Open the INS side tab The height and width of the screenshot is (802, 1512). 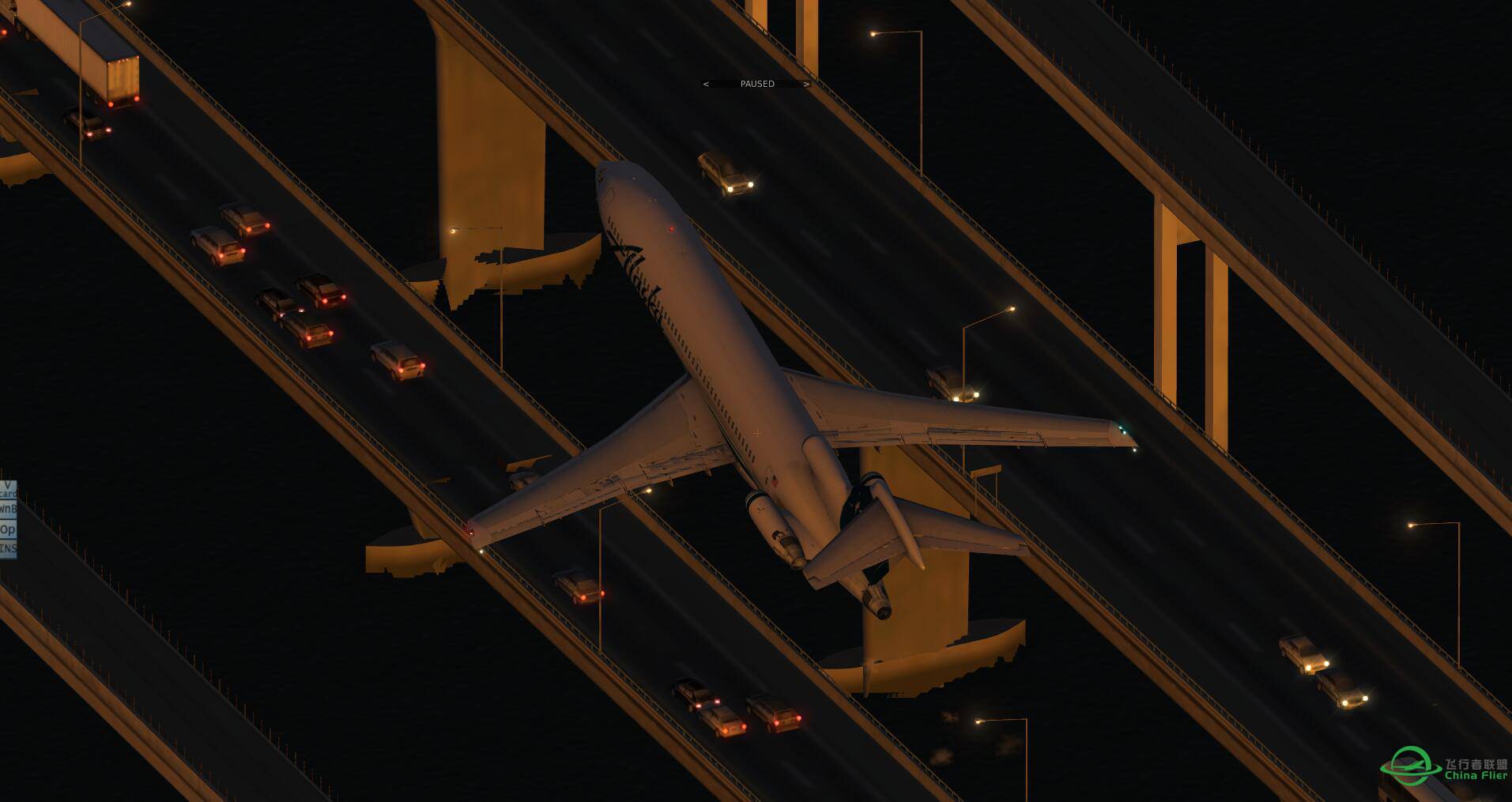point(7,548)
